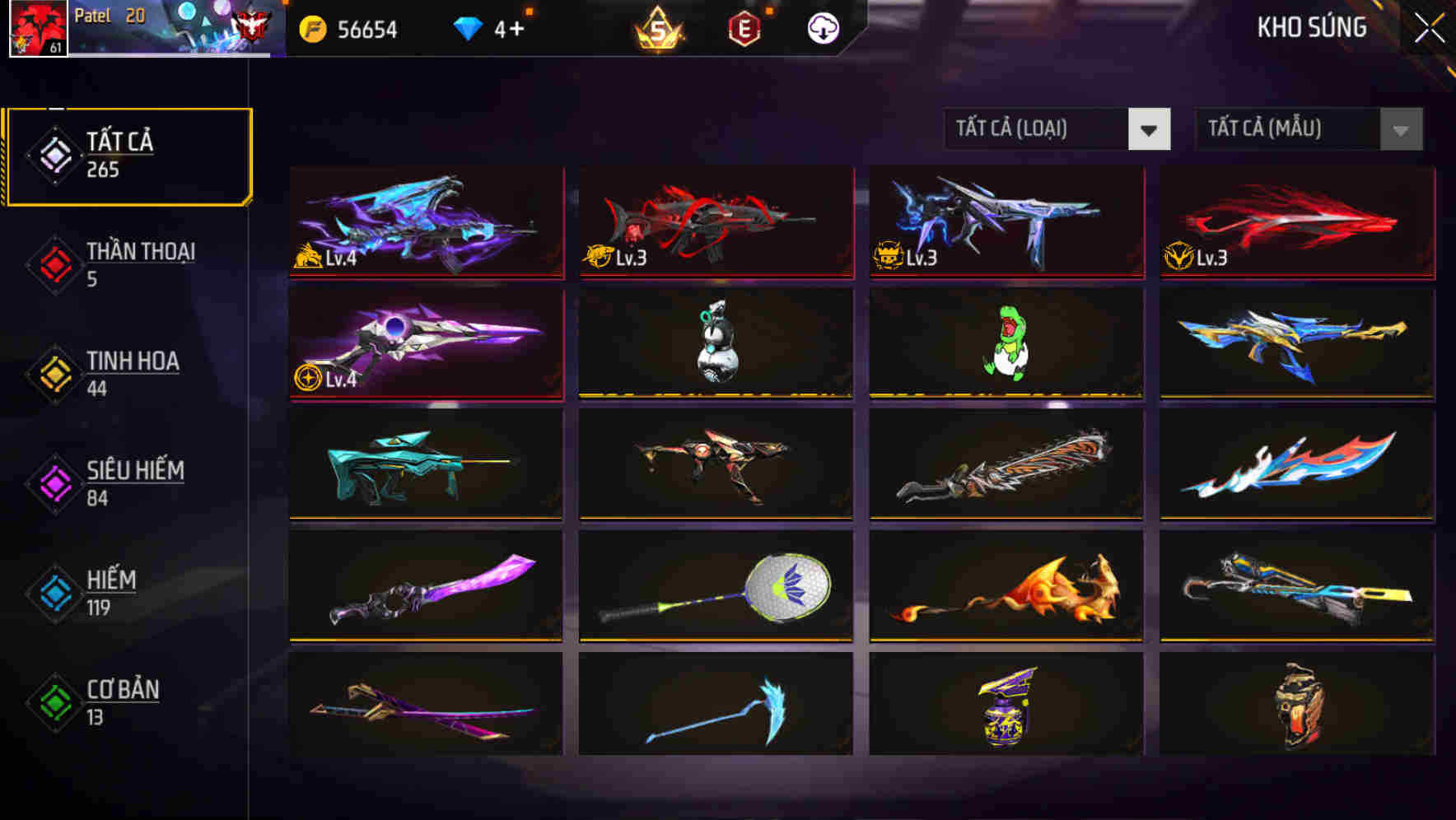Switch to the TẤT CẢ category tab
The image size is (1456, 820).
[x=128, y=153]
